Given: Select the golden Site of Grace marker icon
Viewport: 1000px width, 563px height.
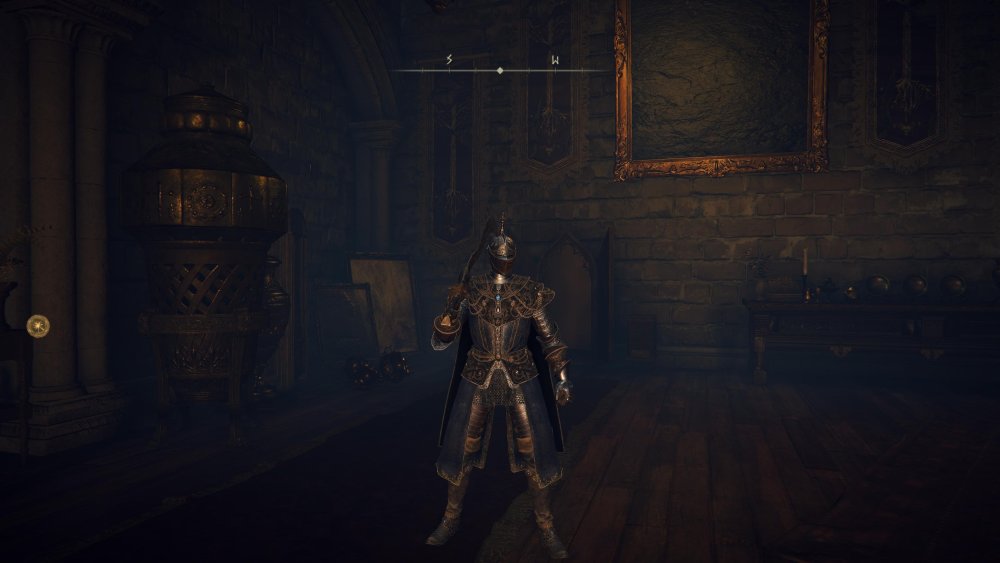Looking at the screenshot, I should coord(38,324).
